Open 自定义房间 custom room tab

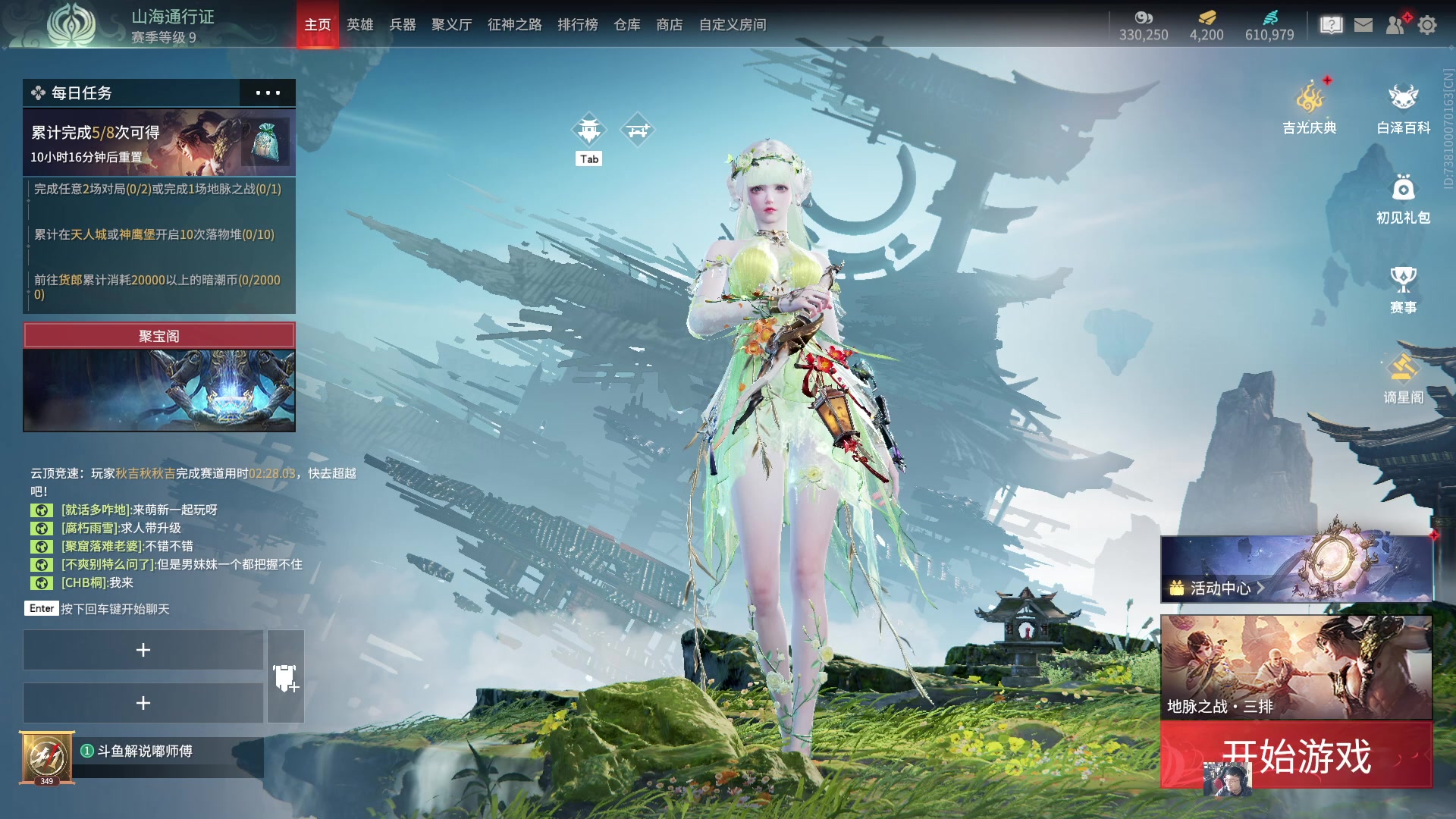(x=733, y=25)
